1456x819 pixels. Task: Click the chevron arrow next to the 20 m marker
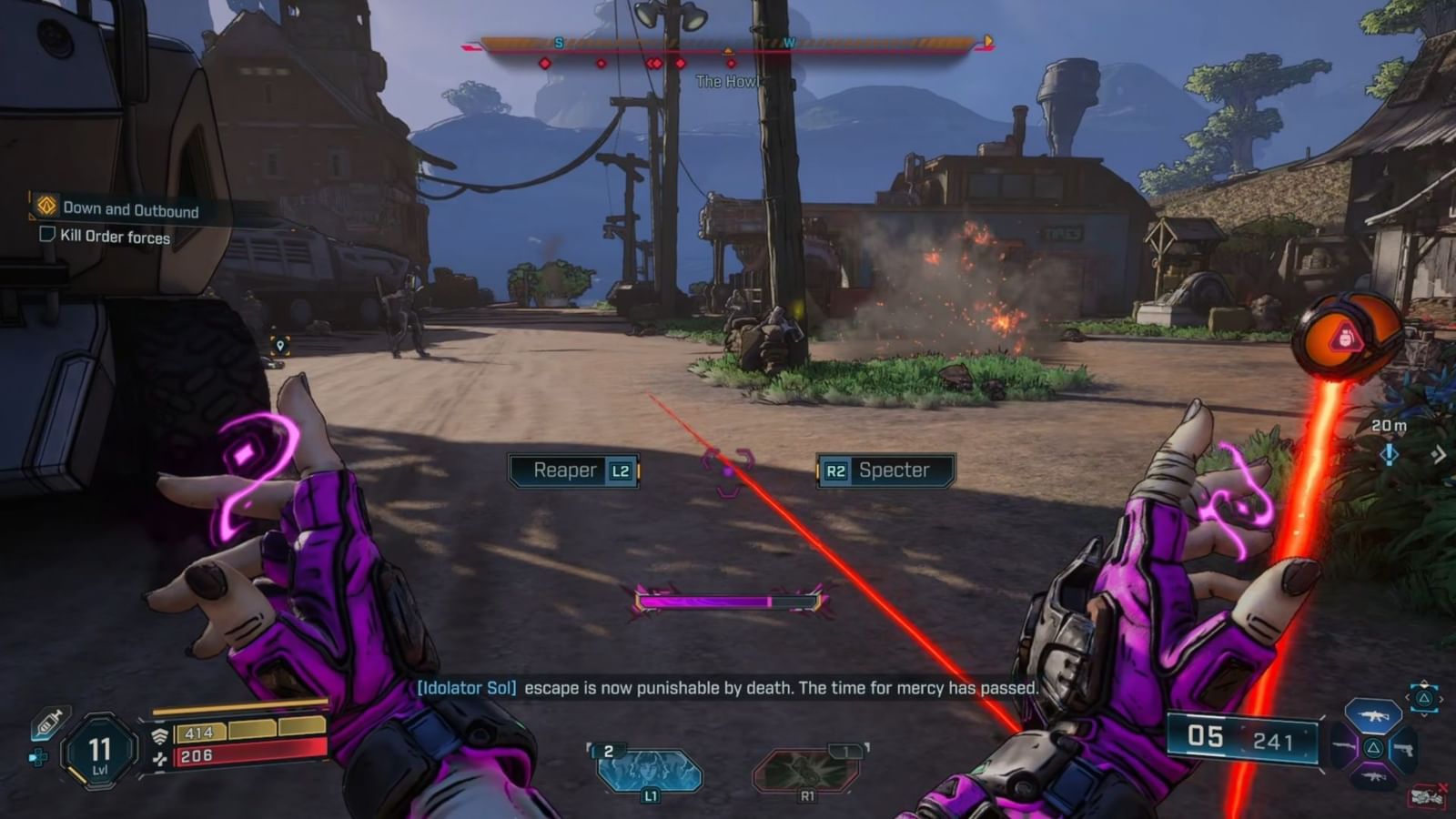(x=1438, y=454)
